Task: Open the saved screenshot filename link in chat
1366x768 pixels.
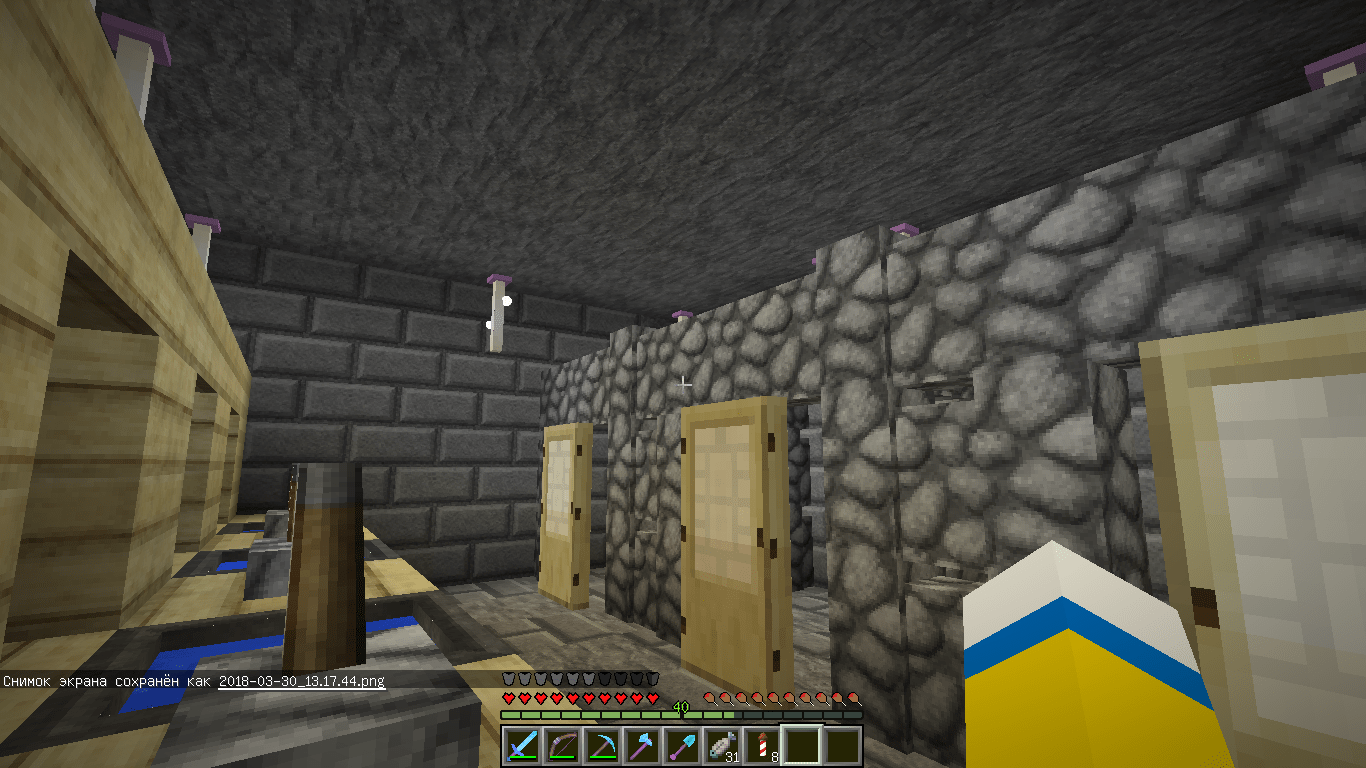Action: point(301,681)
